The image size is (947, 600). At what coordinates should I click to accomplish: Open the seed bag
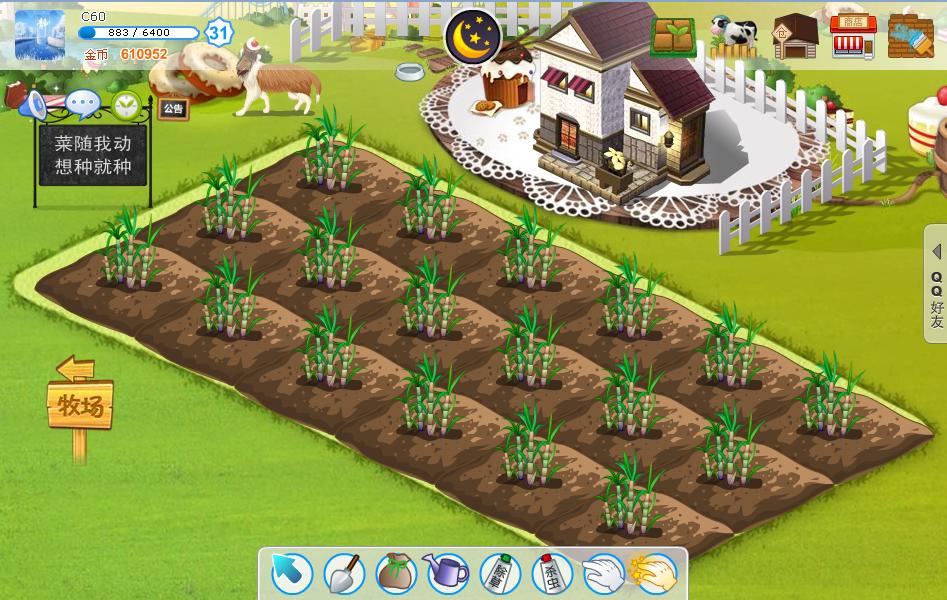pos(396,573)
